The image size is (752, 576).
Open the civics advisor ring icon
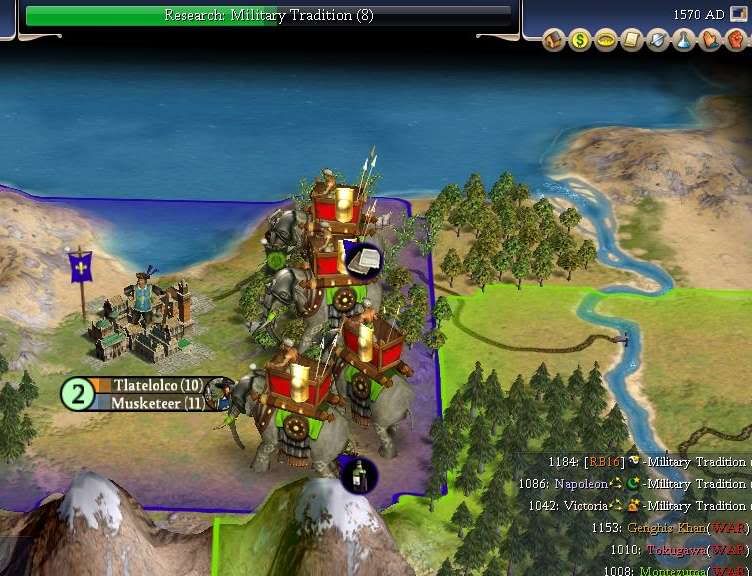point(605,41)
